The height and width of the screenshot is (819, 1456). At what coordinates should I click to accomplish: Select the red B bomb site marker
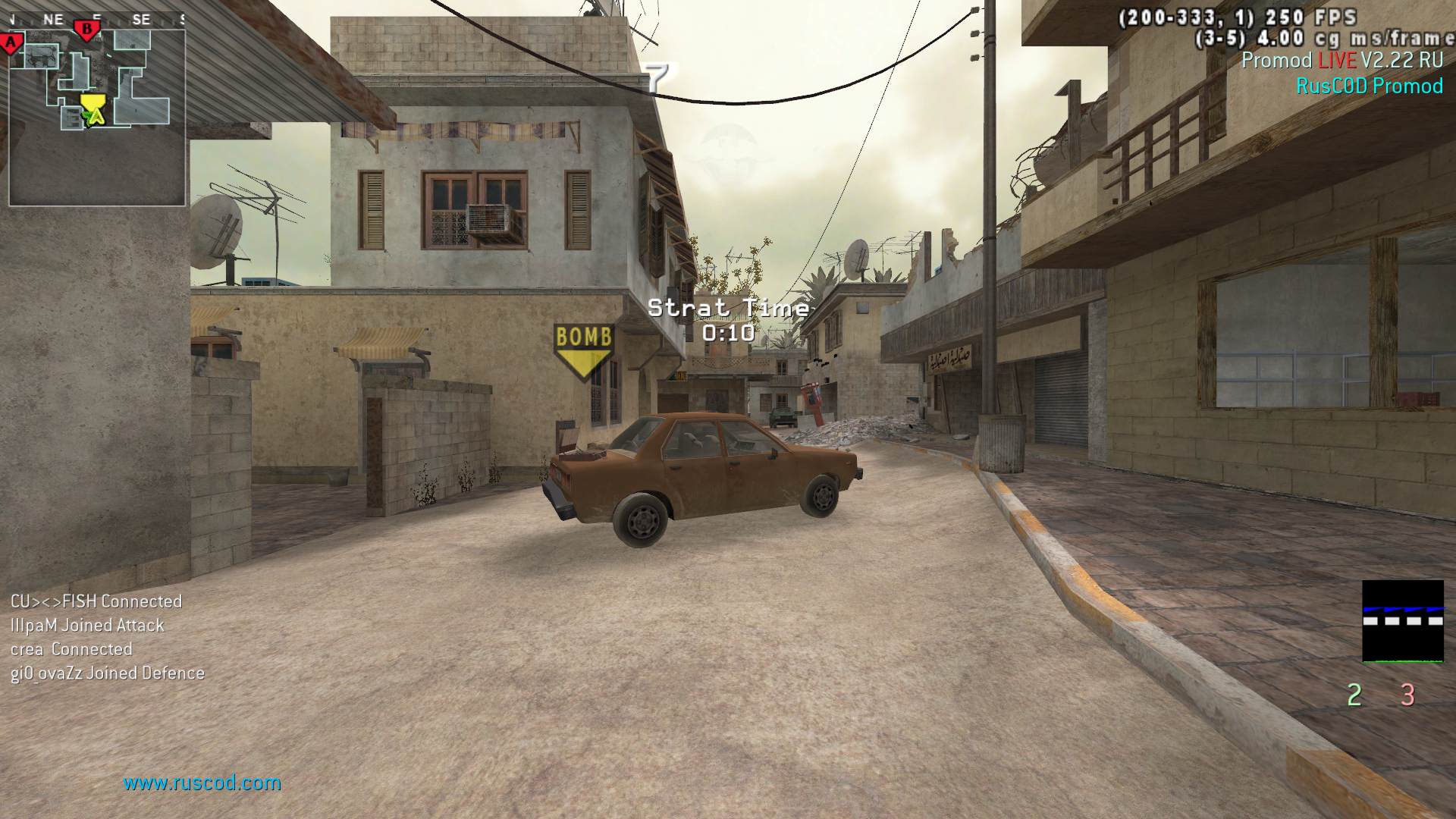pyautogui.click(x=87, y=30)
